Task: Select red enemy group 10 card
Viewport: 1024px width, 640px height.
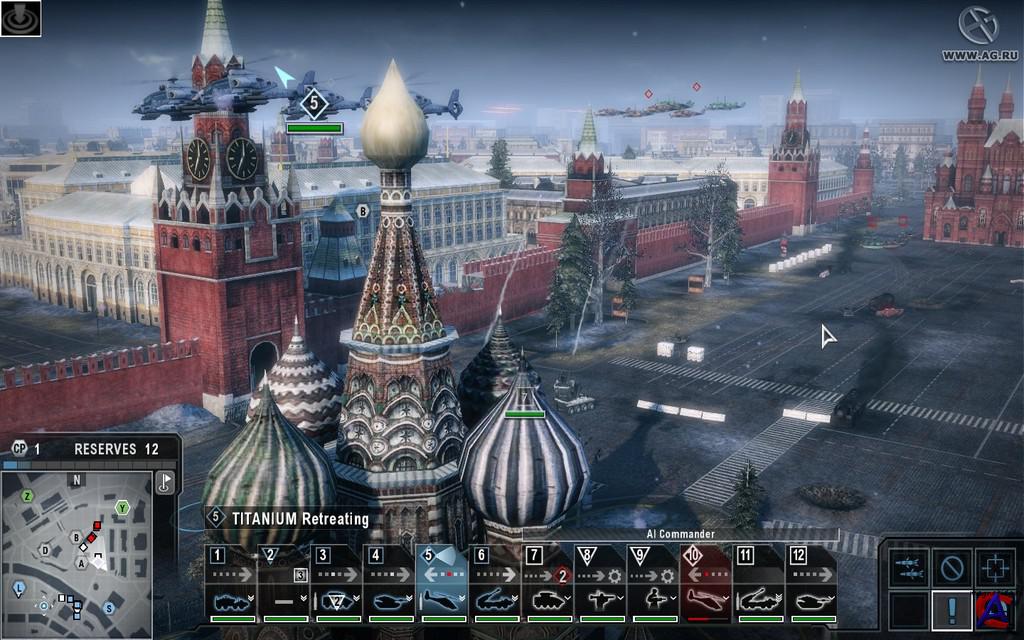Action: coord(706,584)
